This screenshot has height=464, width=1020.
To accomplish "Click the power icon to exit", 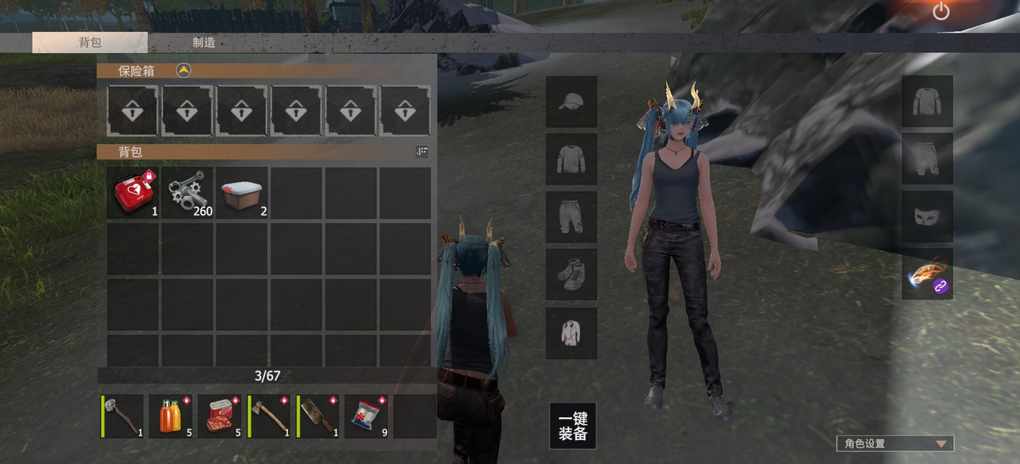I will click(x=940, y=12).
